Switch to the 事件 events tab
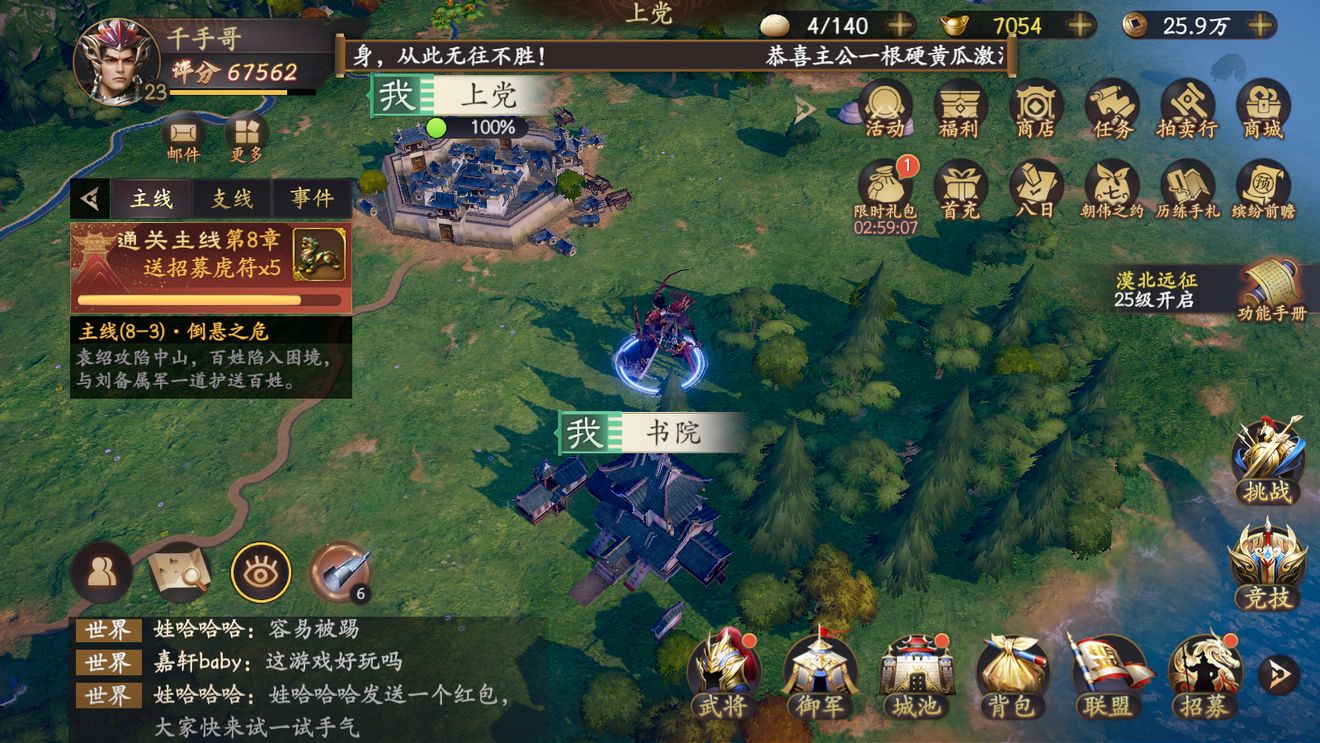Screen dimensions: 1320x743 (x=311, y=197)
